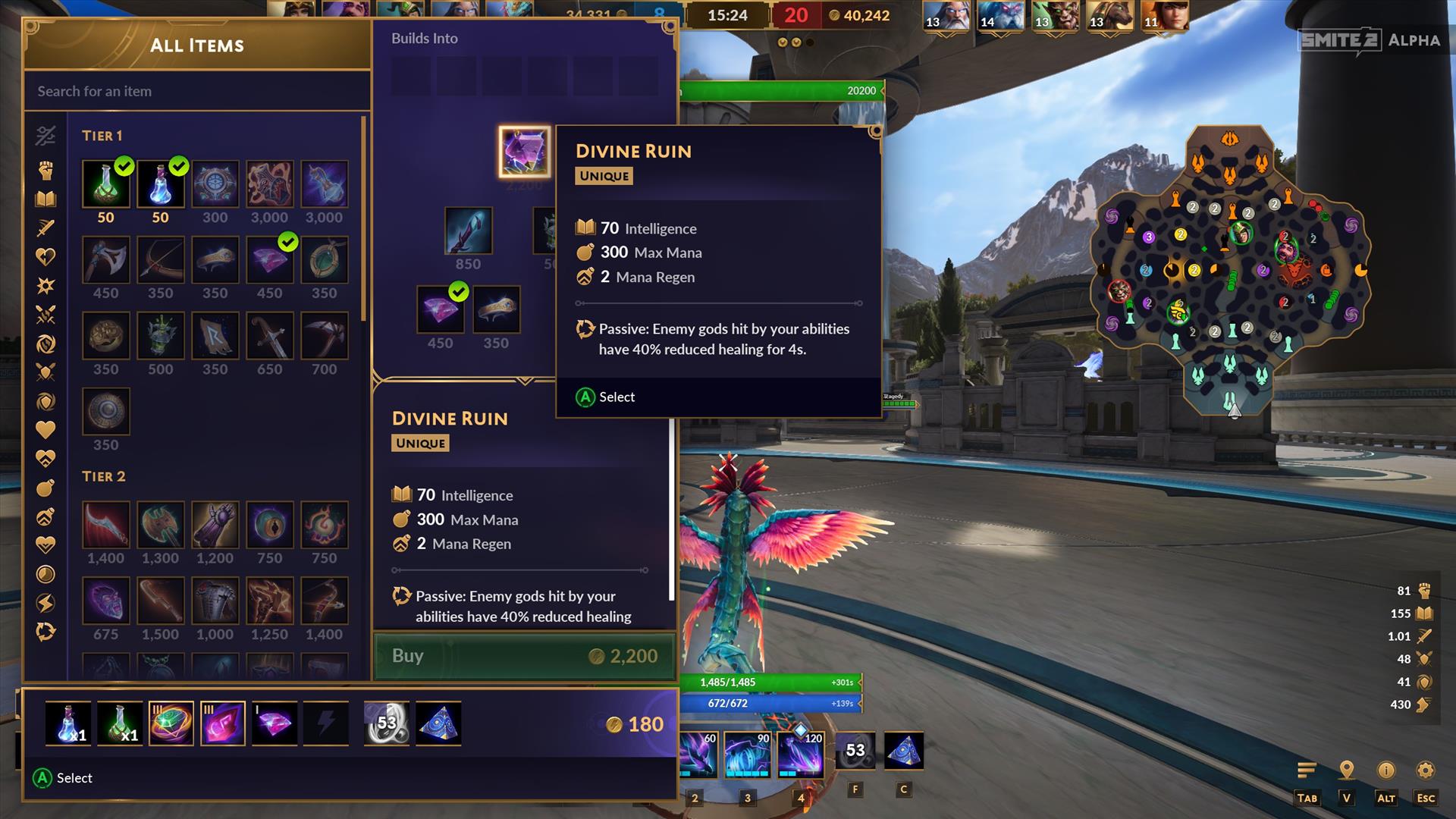Select the blue potion in the inventory bar
The image size is (1456, 819).
pyautogui.click(x=68, y=723)
